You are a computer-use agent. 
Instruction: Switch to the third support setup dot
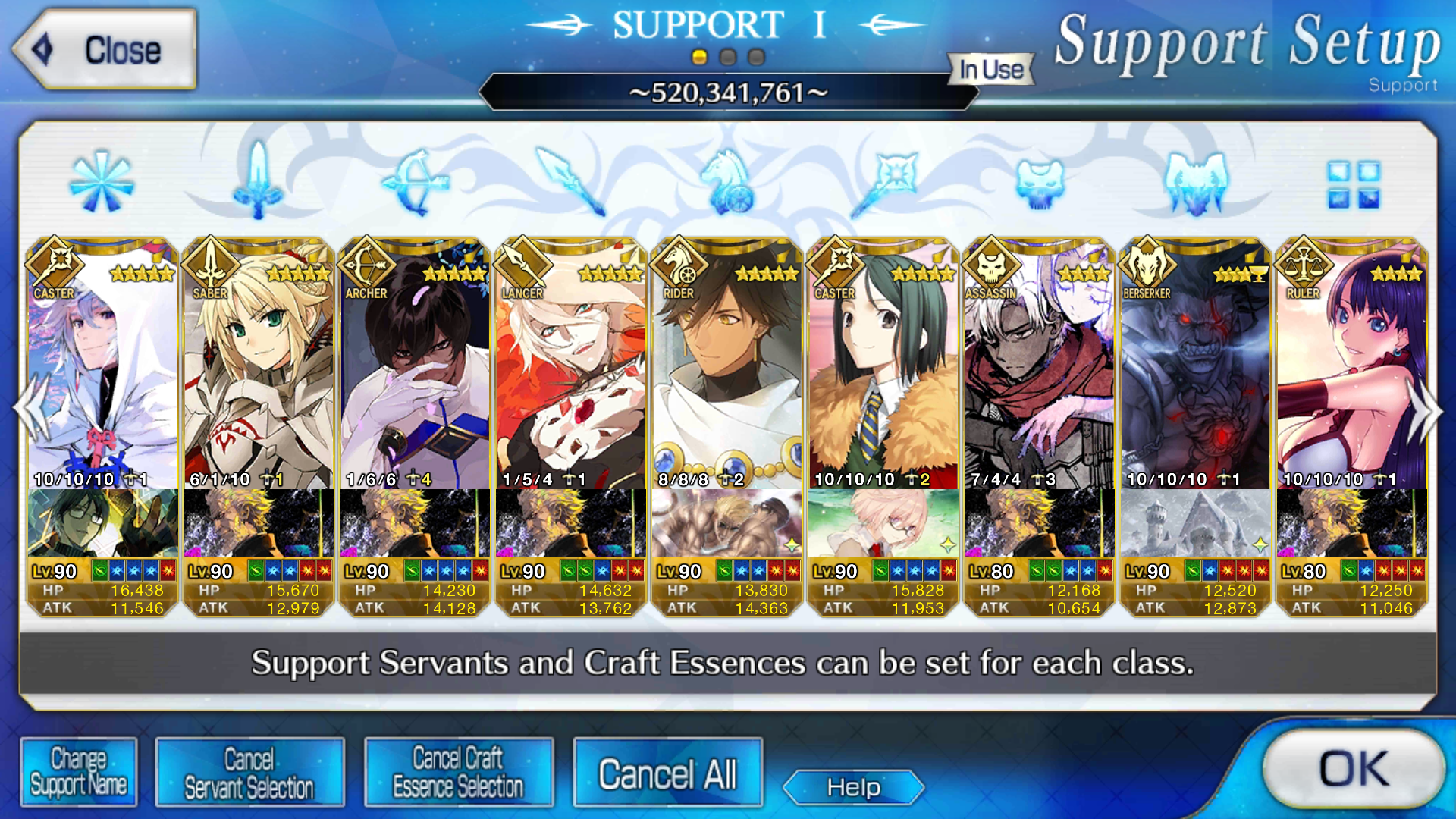pos(756,57)
